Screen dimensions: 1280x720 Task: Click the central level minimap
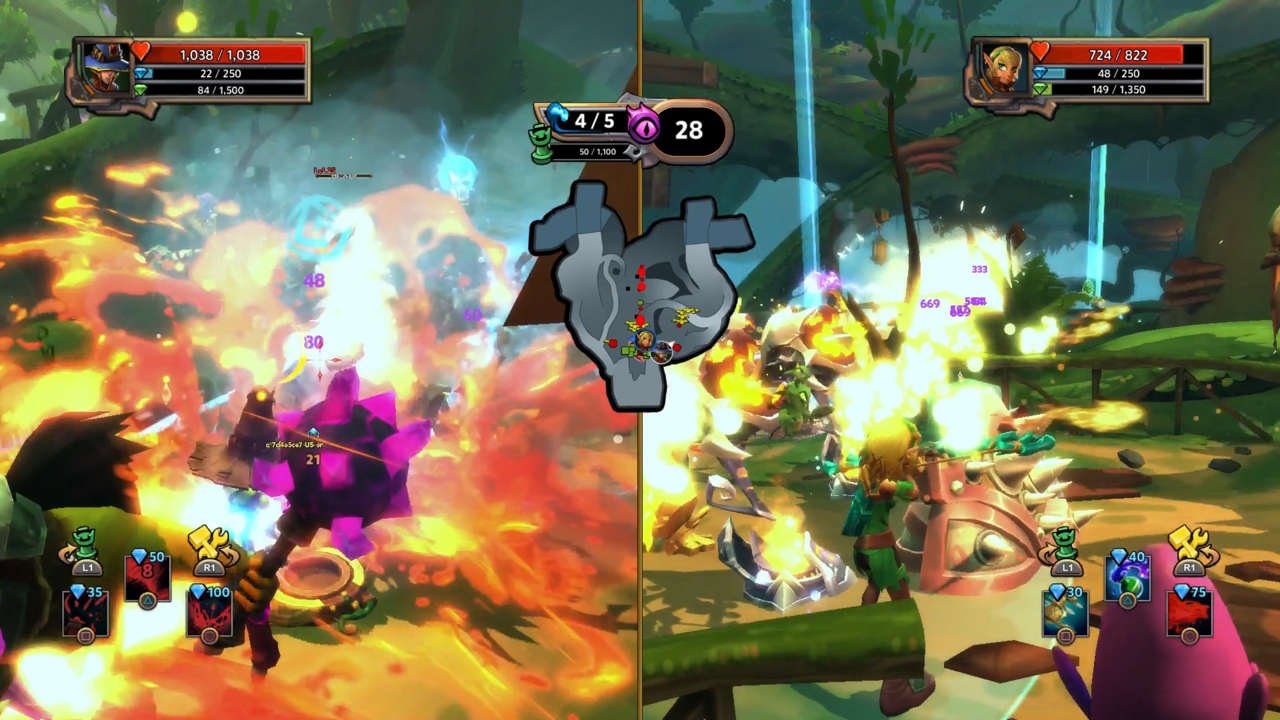coord(638,295)
